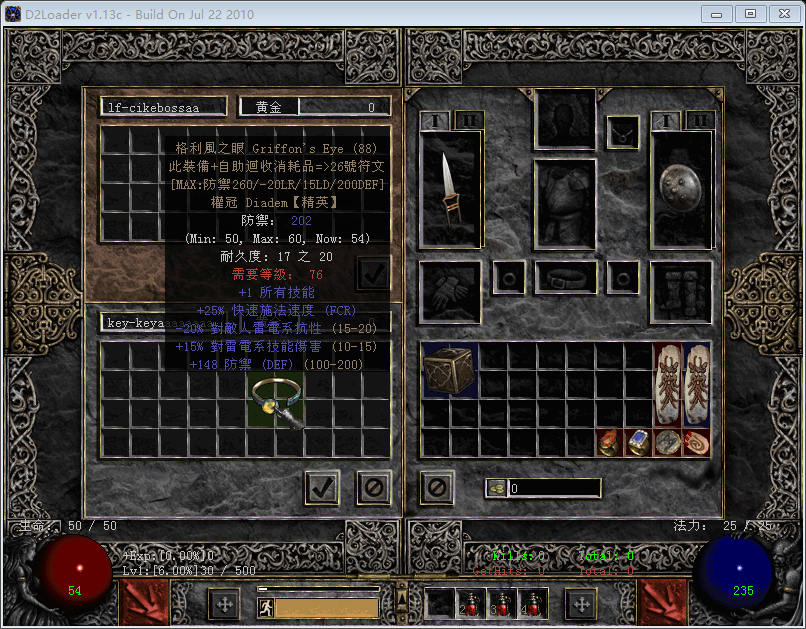The width and height of the screenshot is (806, 629).
Task: Select the orange gem ring in inventory
Action: (x=609, y=442)
